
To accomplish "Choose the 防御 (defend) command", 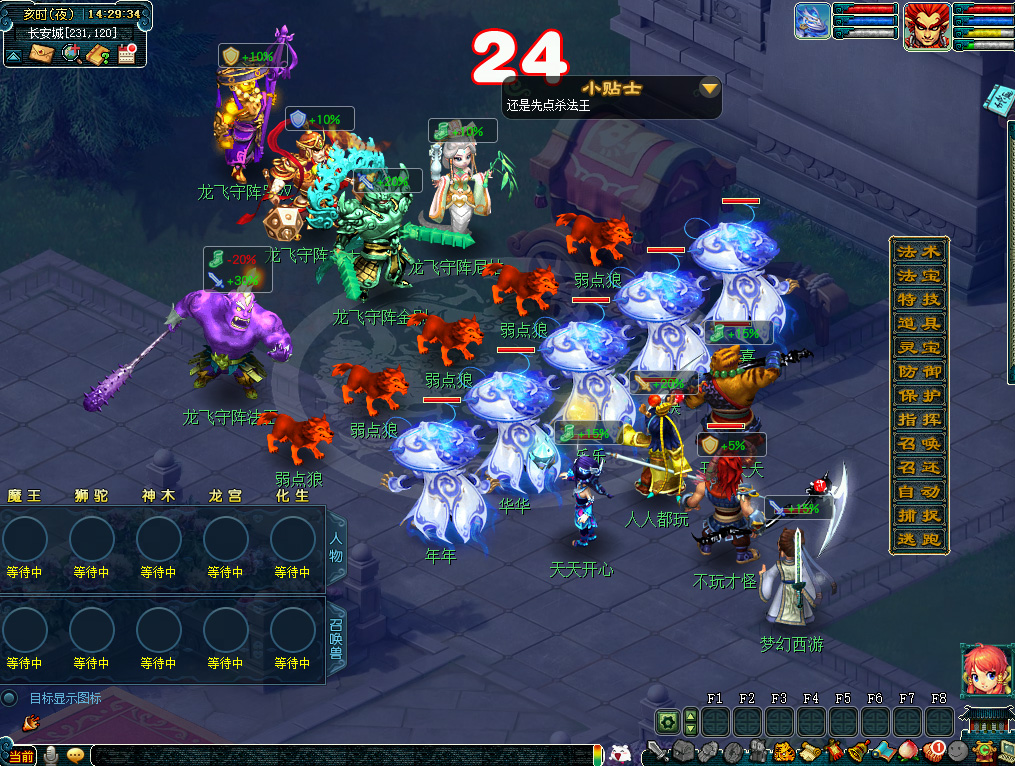I will [x=918, y=371].
